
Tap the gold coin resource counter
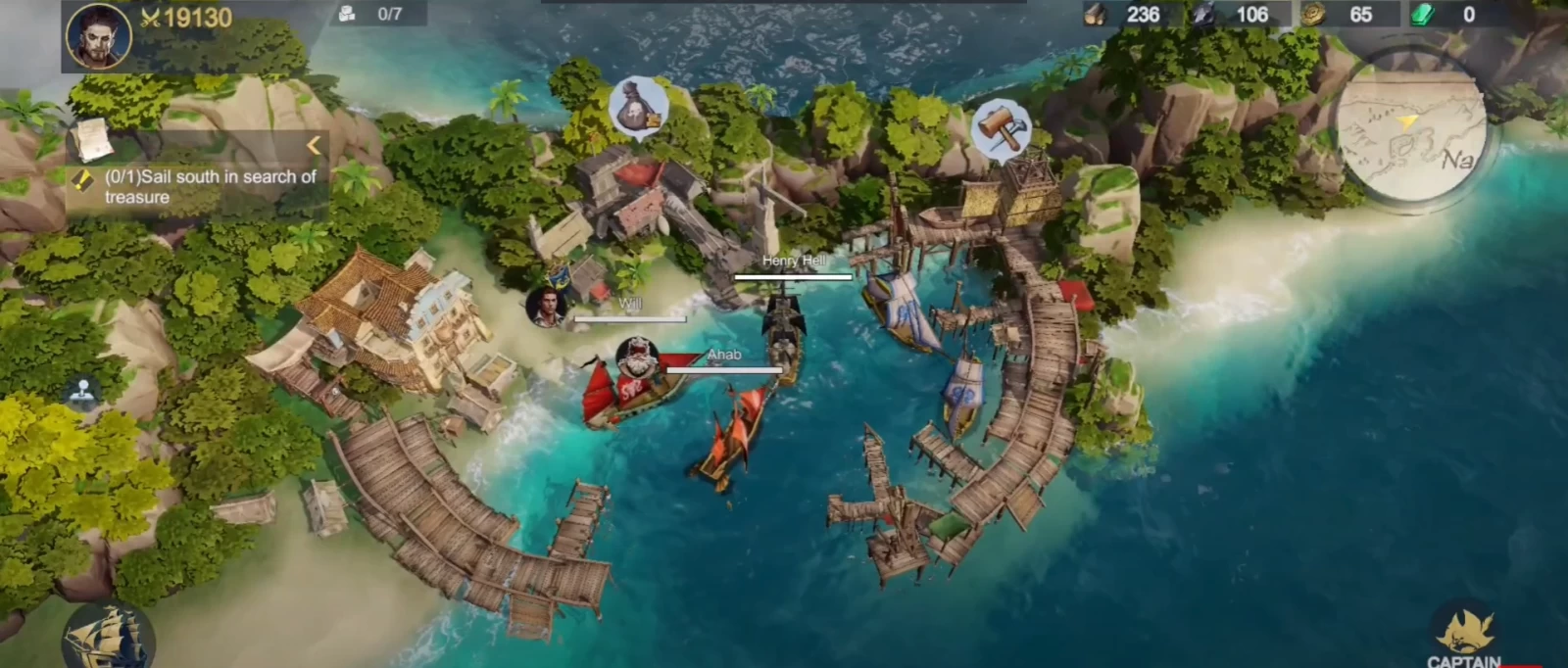1339,15
